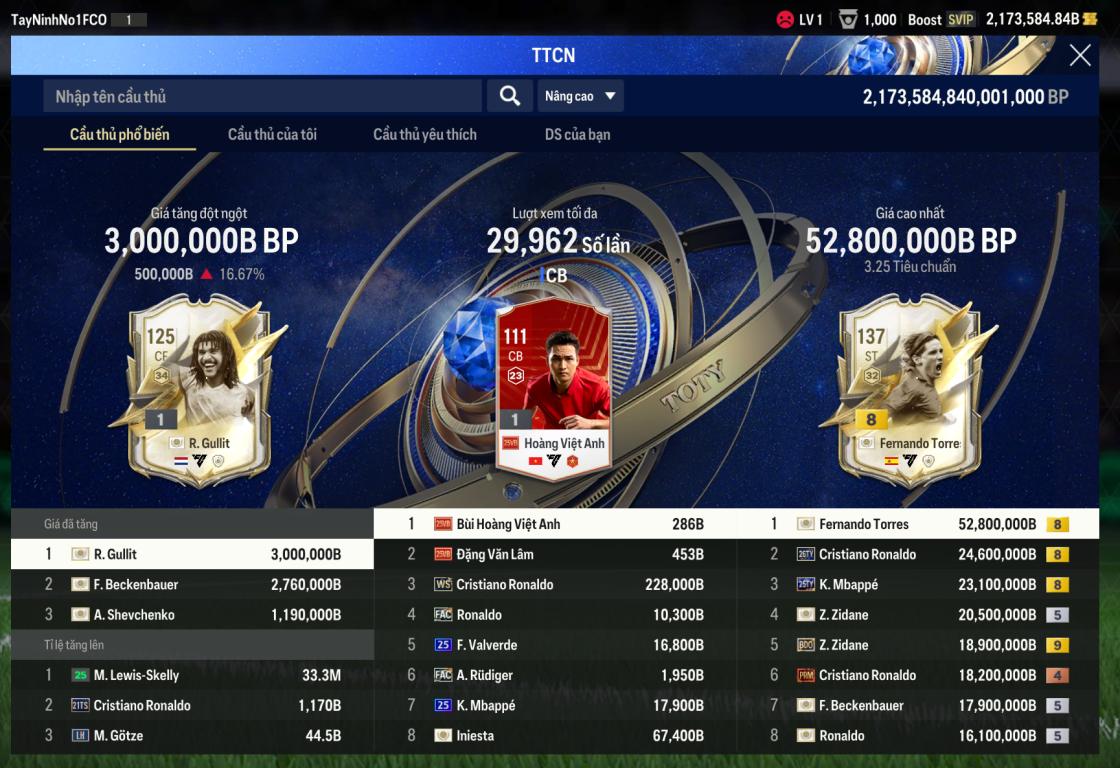Open the M. Götze list row
The height and width of the screenshot is (768, 1120).
pos(192,736)
